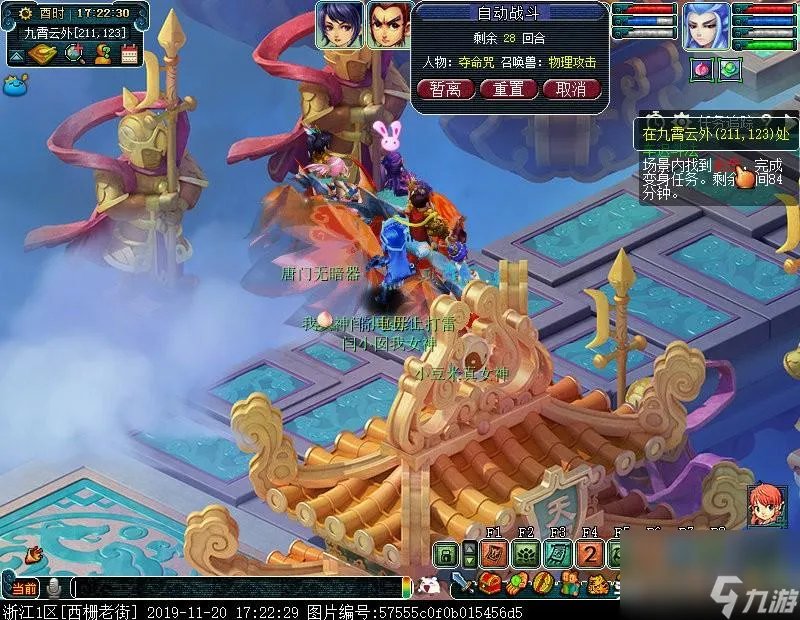Open the blue-haired character portrait
The height and width of the screenshot is (620, 800).
(706, 24)
